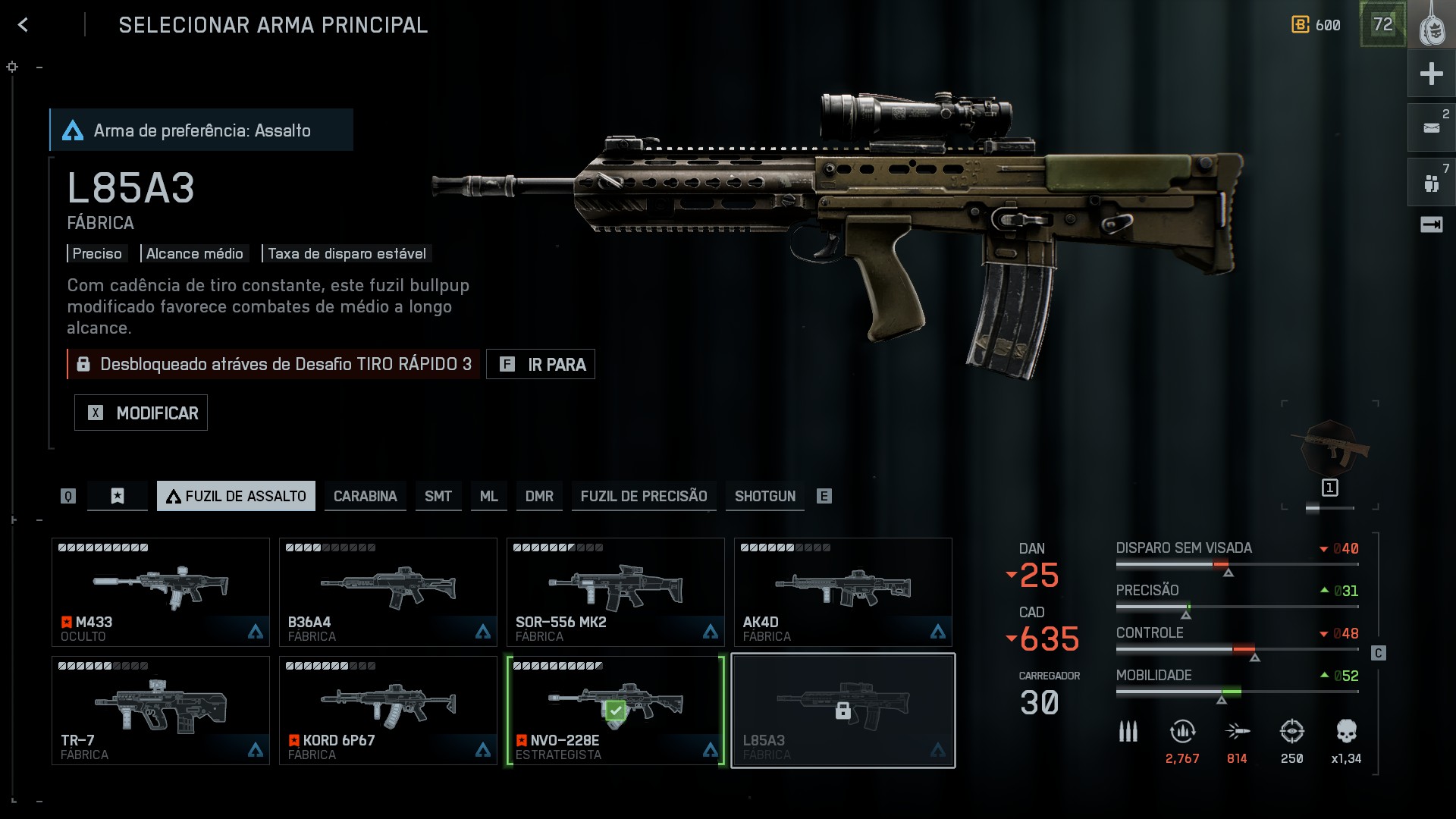Pick the SOR-556 MK2 rifle
The image size is (1456, 819).
pos(616,592)
